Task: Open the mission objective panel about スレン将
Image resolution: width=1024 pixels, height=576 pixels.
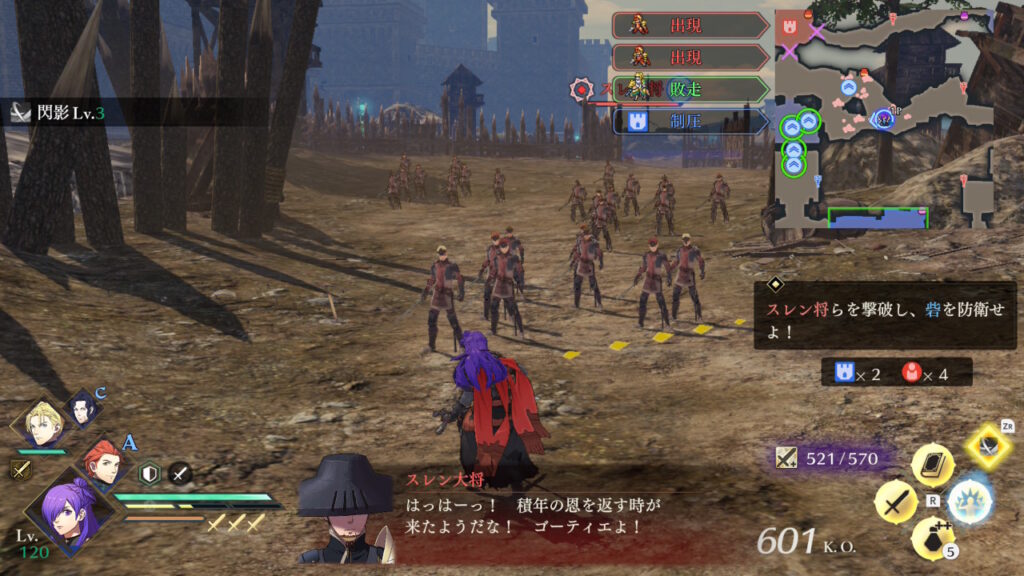Action: point(884,316)
